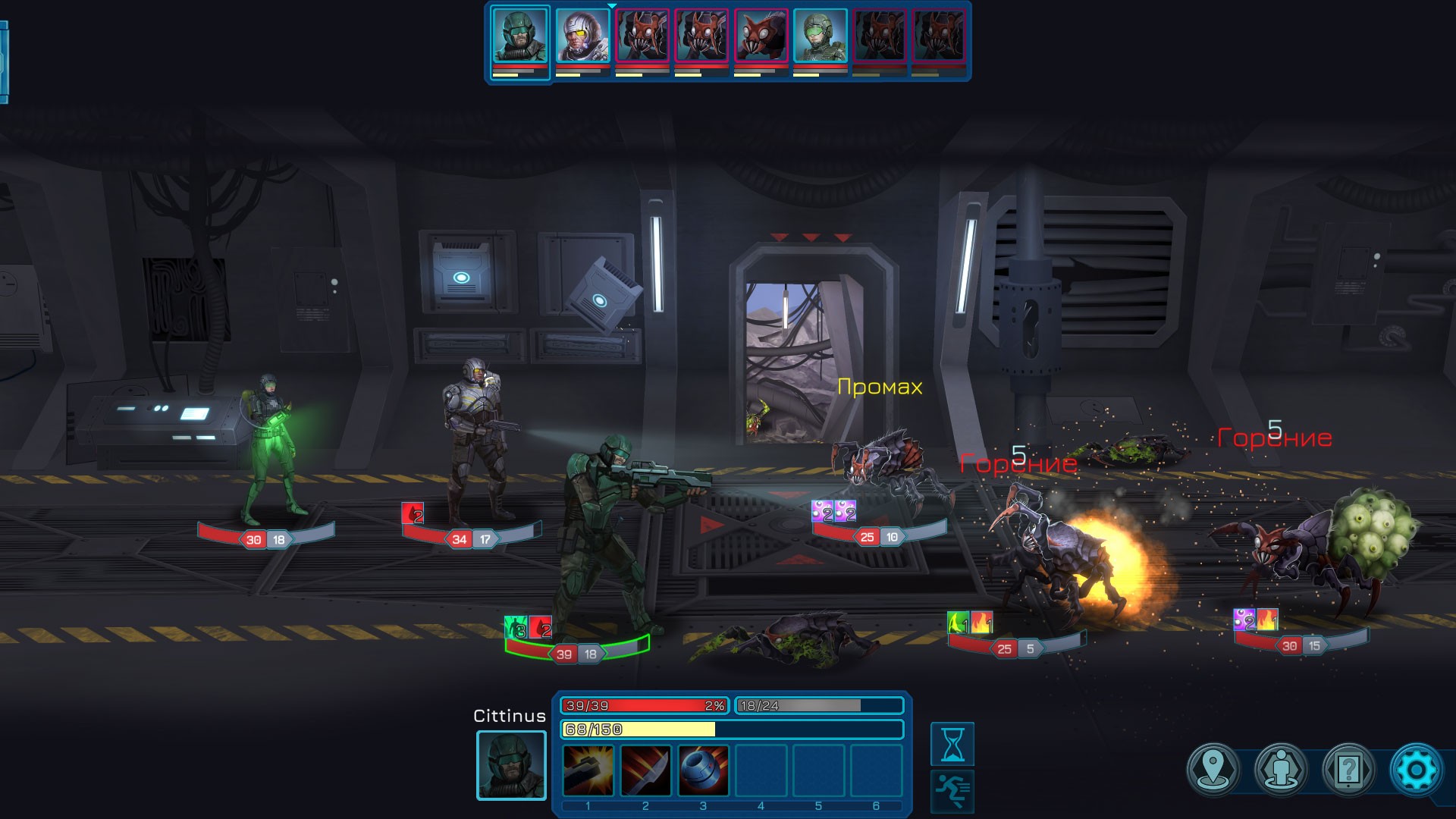Open the settings gear menu
The width and height of the screenshot is (1456, 819).
click(1415, 770)
